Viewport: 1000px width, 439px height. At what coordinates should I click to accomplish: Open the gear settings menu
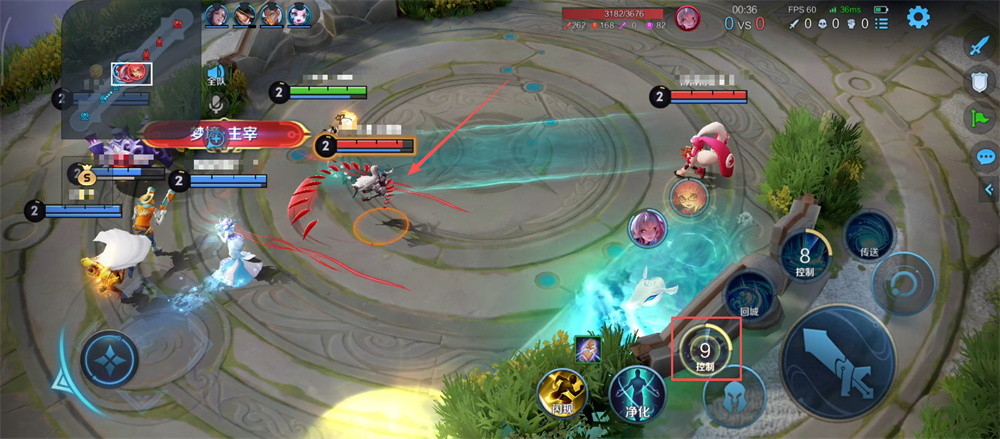(x=917, y=17)
